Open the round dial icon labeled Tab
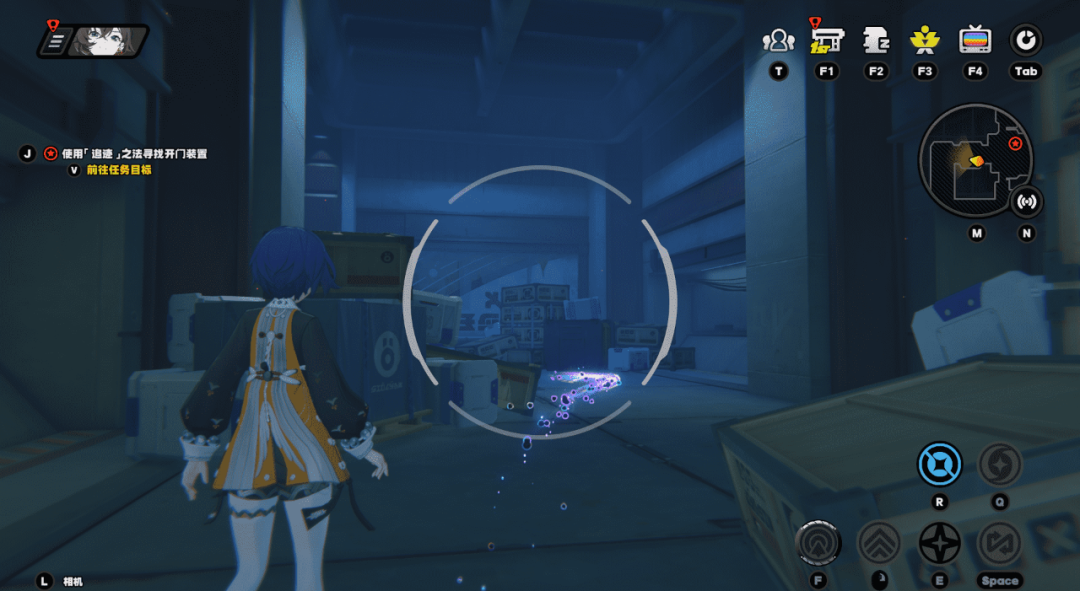The image size is (1080, 591). (x=1025, y=40)
